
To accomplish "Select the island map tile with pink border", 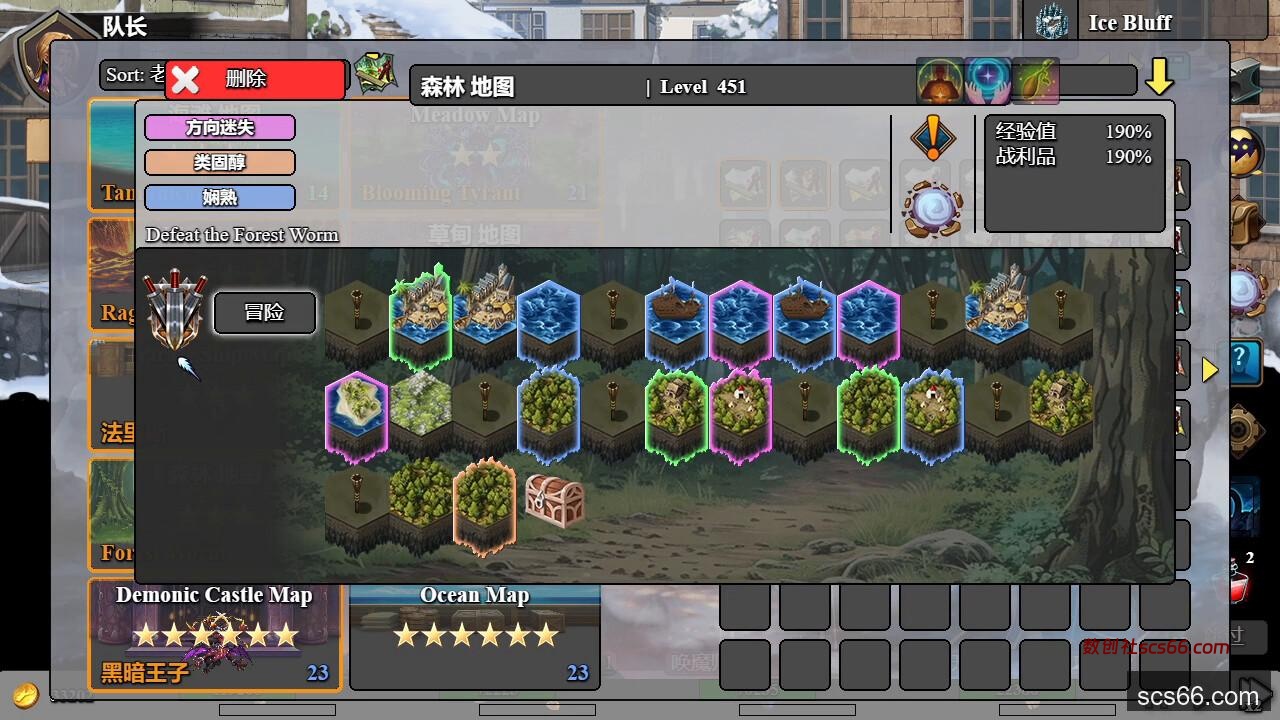I will click(x=356, y=414).
